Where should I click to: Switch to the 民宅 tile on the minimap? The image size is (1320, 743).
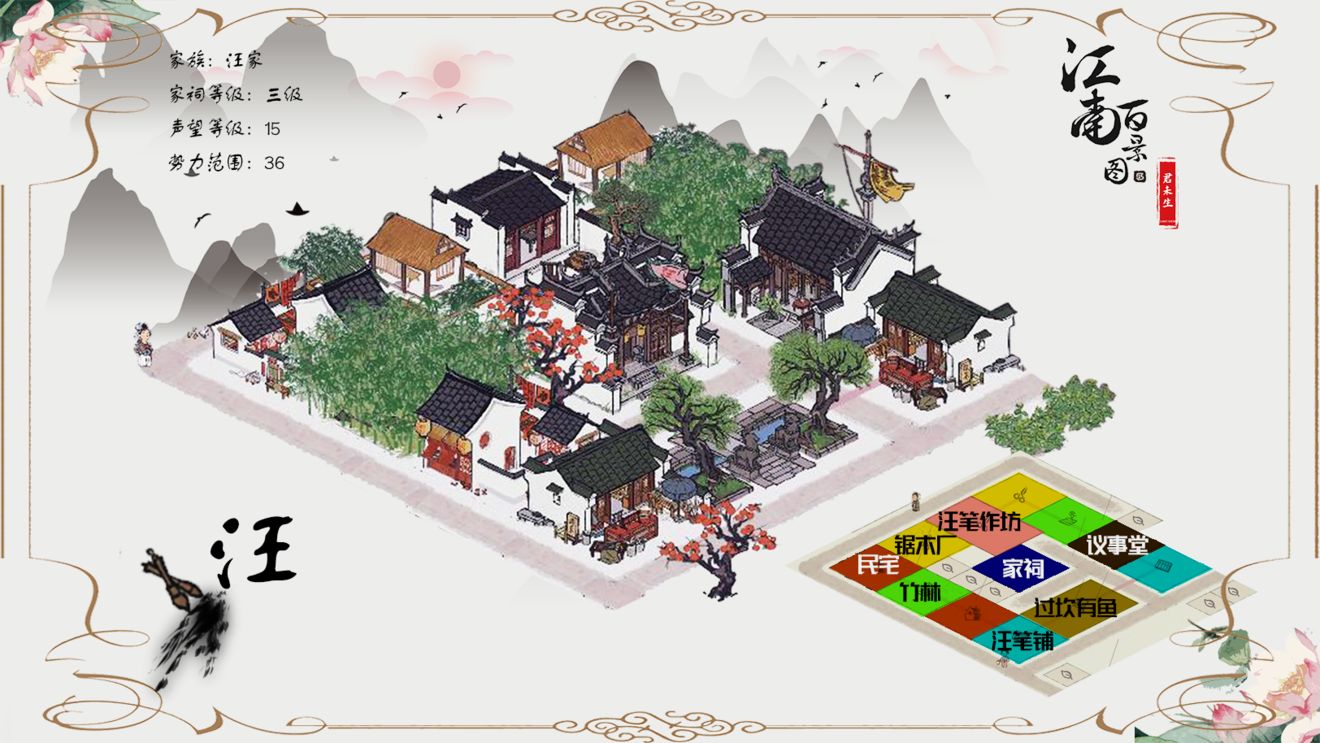(877, 565)
